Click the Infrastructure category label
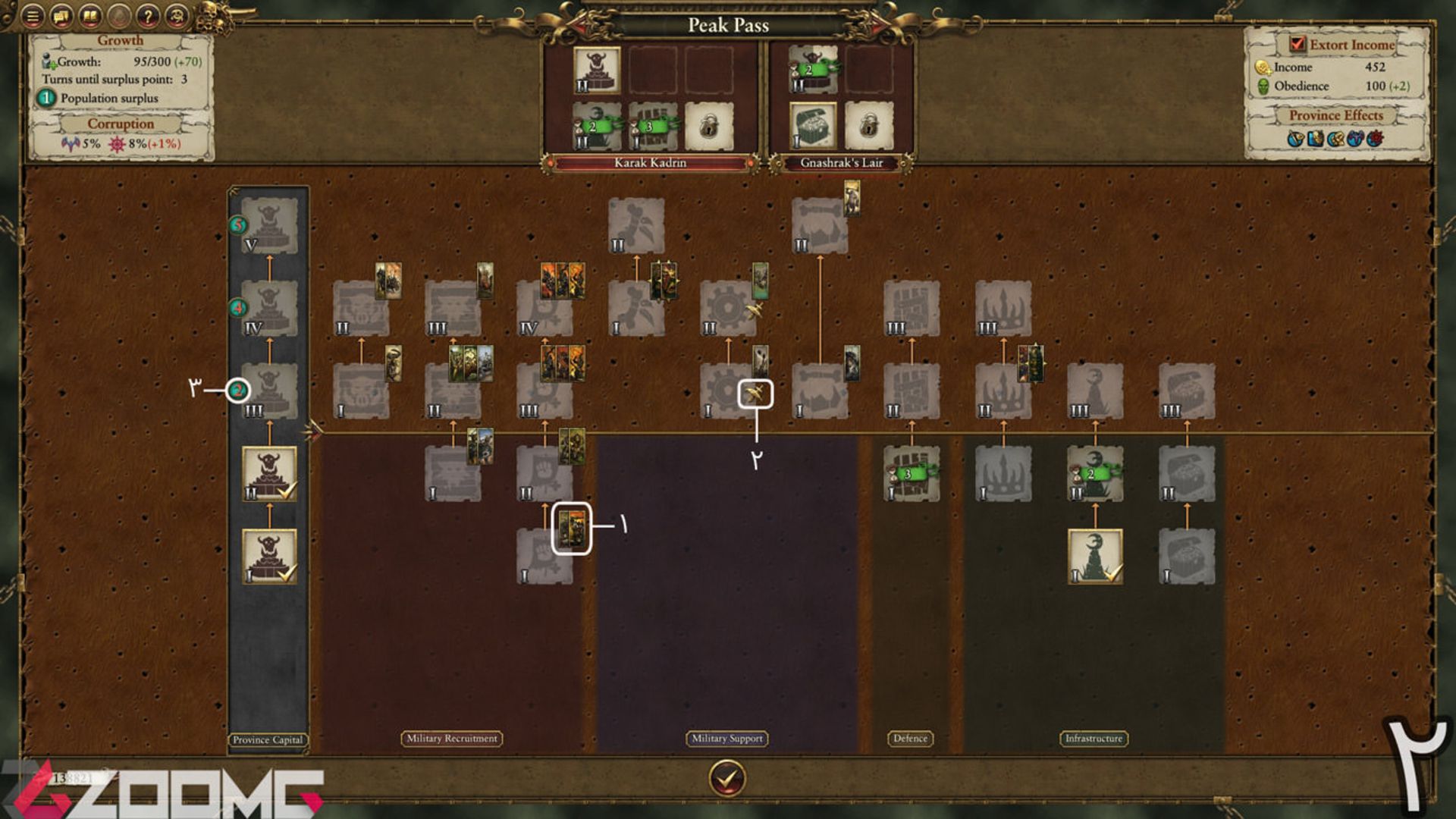The height and width of the screenshot is (819, 1456). point(1094,739)
